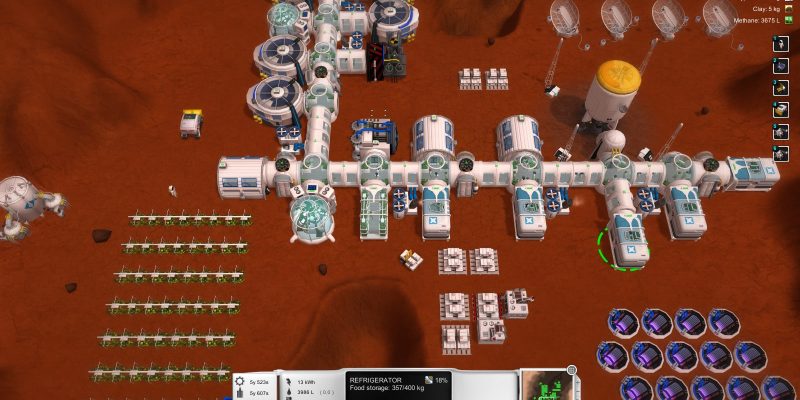
Task: Select the unit shortcut icon numbered 6
Action: [x=781, y=154]
